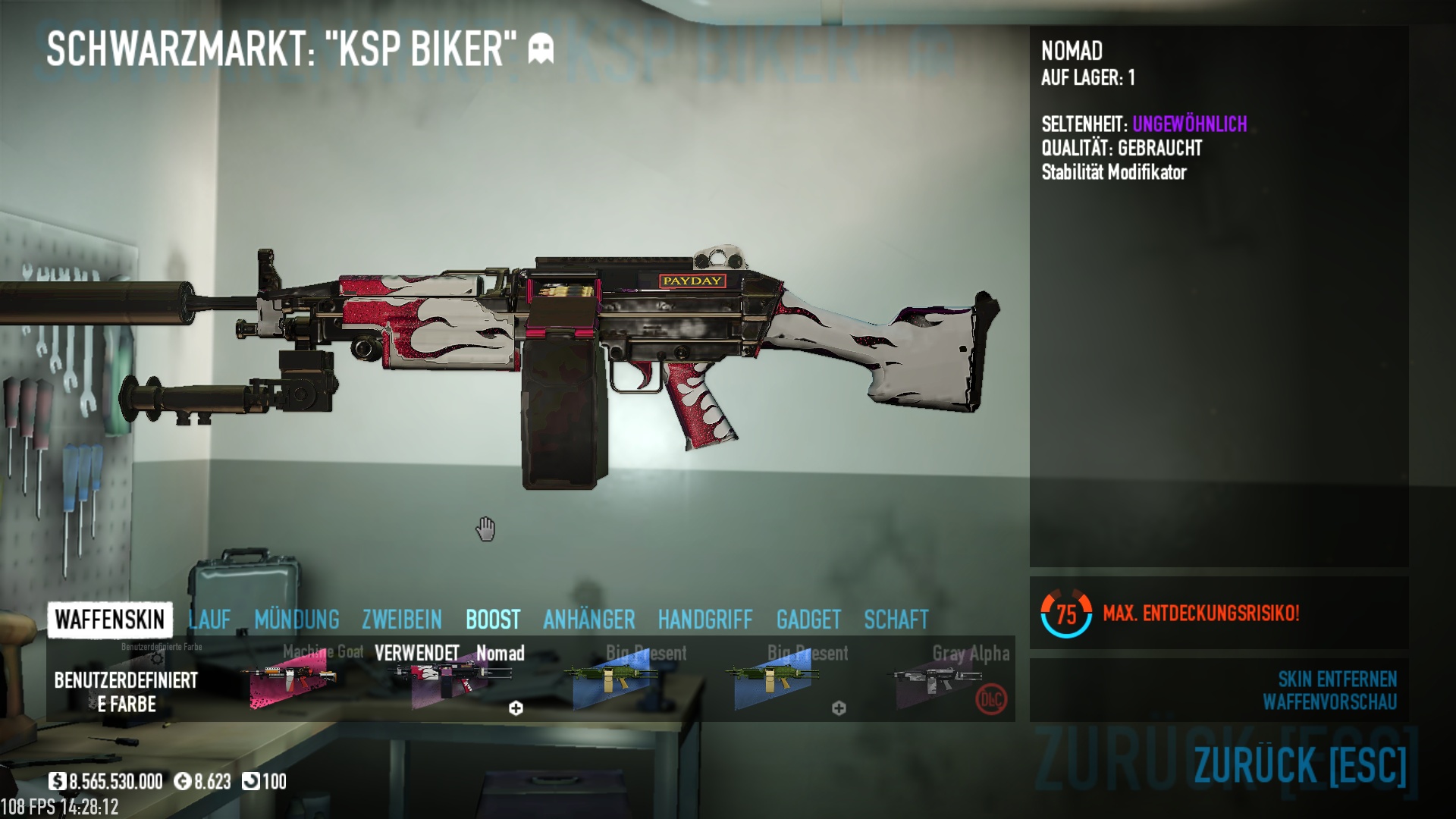Open the Boost tab

[x=493, y=620]
